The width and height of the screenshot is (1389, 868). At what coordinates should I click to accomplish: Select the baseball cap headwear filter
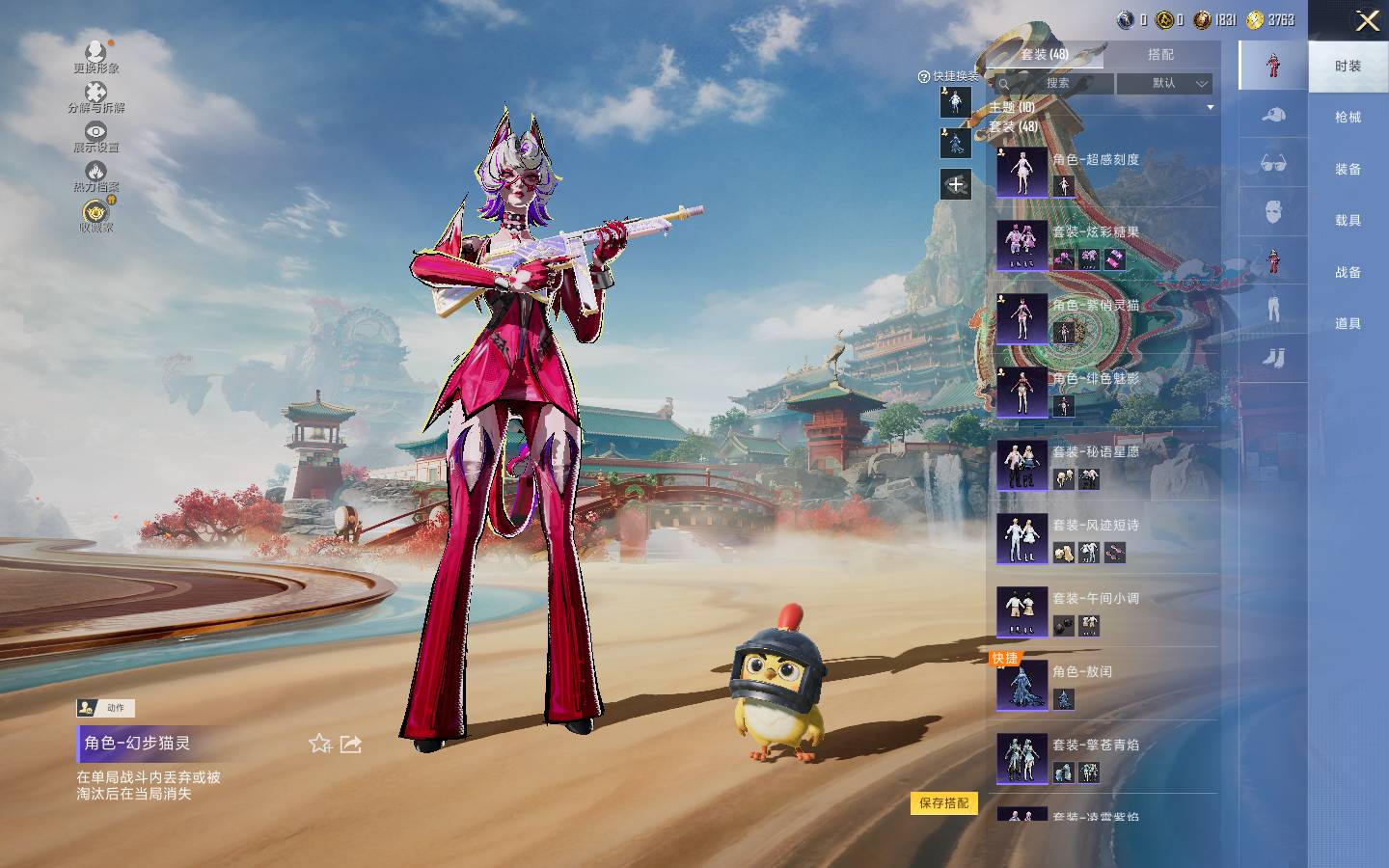[x=1273, y=116]
